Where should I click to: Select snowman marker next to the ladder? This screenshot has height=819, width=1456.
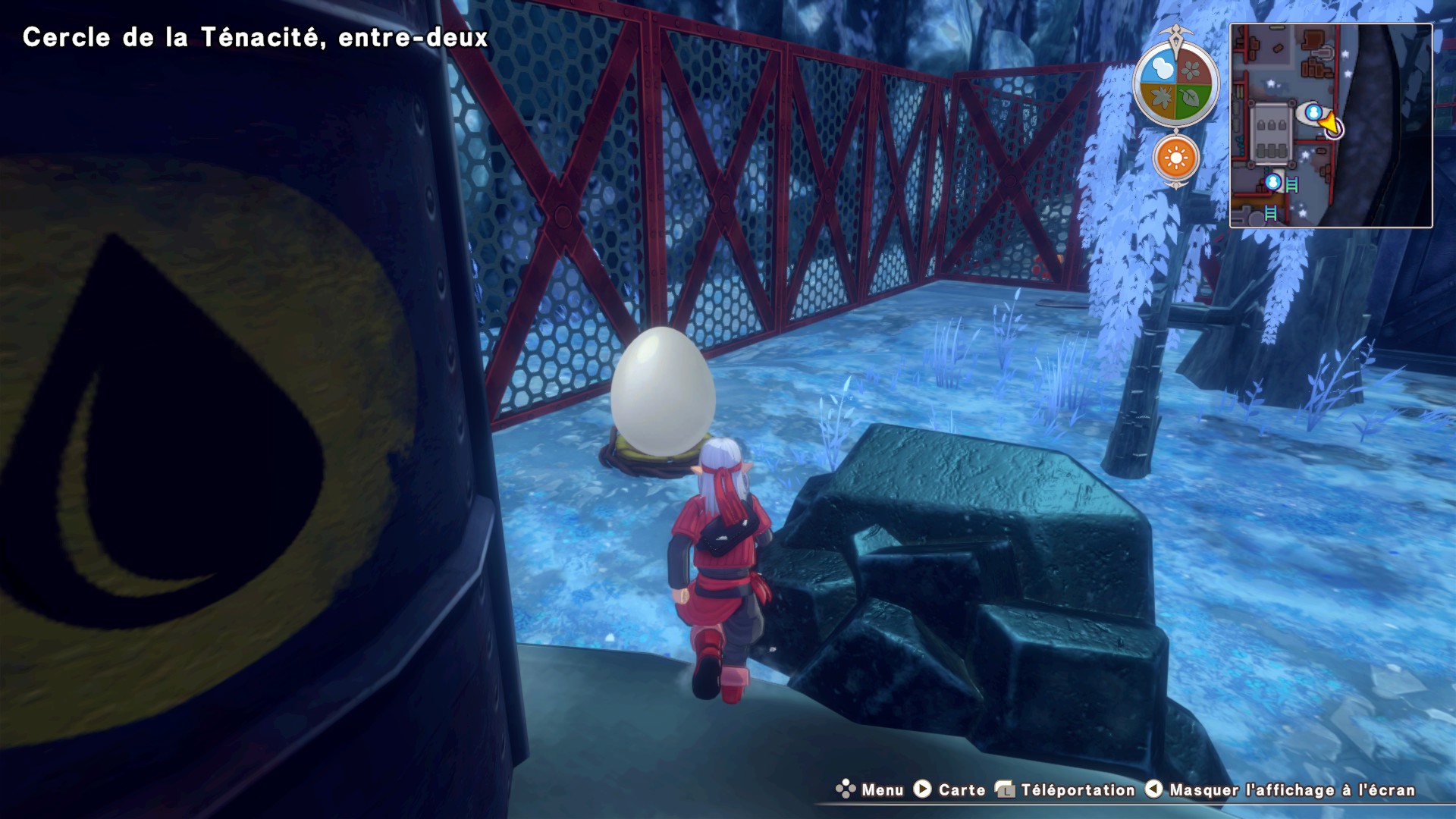coord(1273,182)
